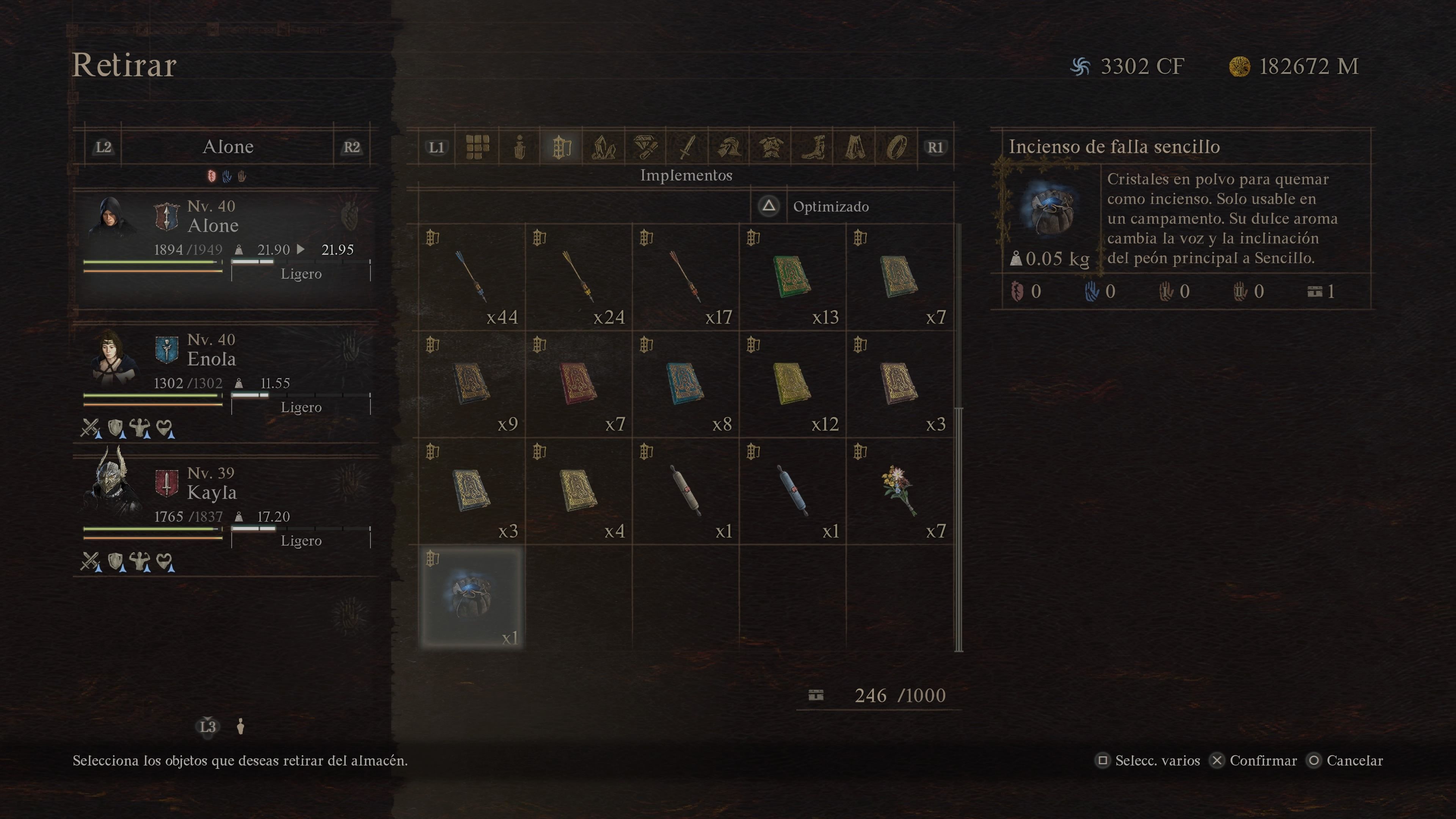Select the Implementos lantern category icon
Viewport: 1456px width, 819px height.
tap(561, 147)
